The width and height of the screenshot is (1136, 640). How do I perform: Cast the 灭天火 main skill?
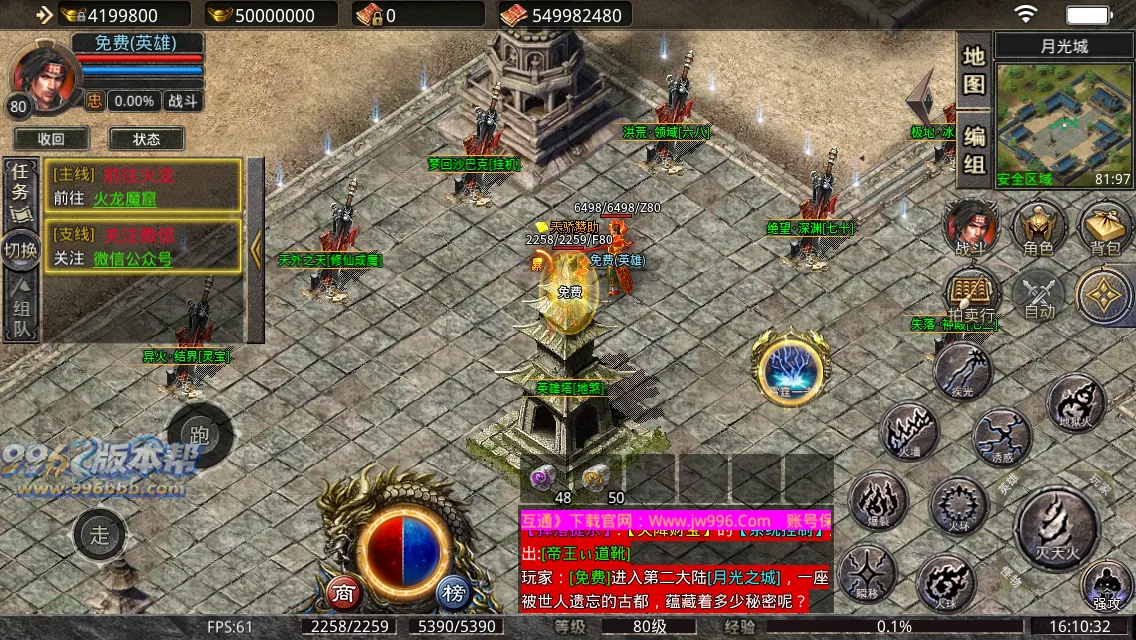pyautogui.click(x=1055, y=523)
